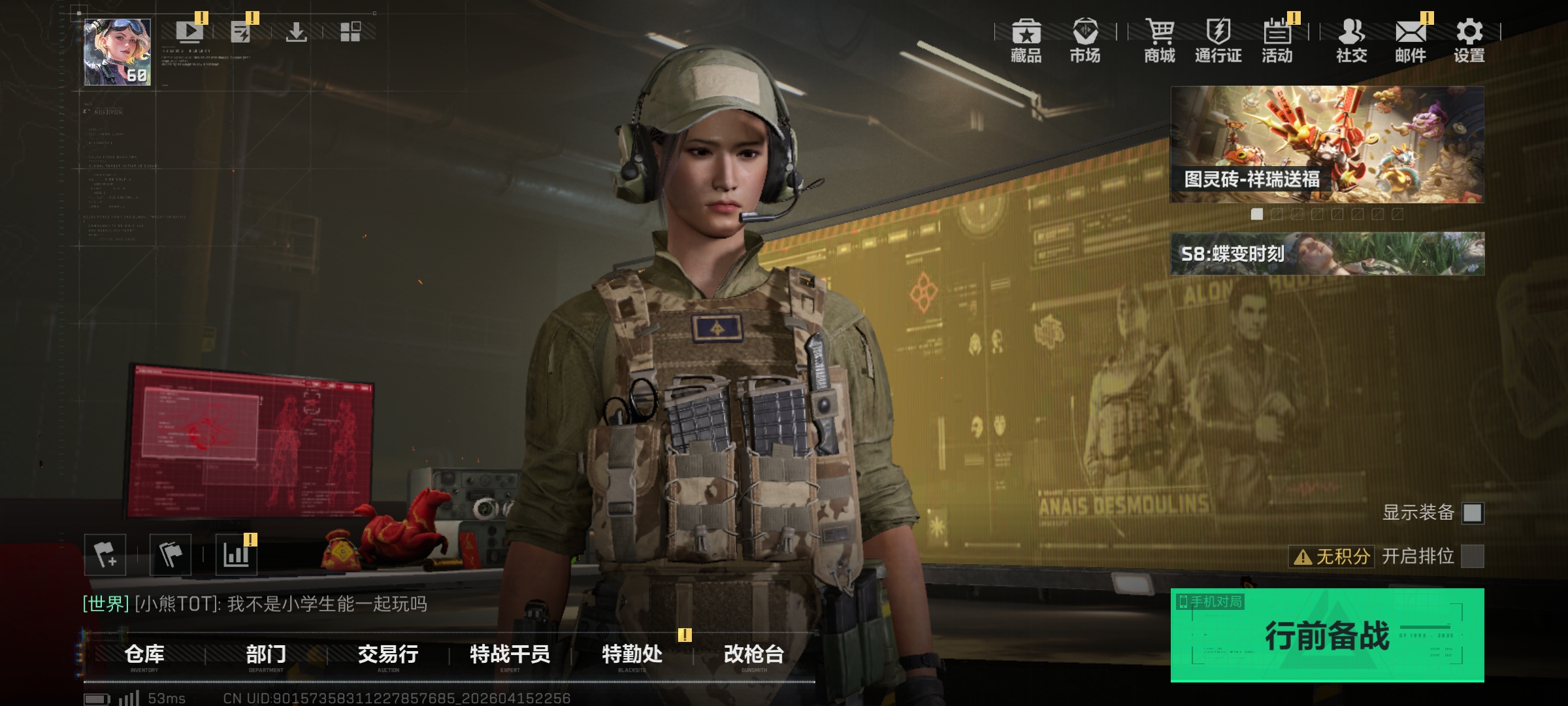This screenshot has width=1568, height=706.
Task: Start 行前备战 pre-match preparation
Action: pyautogui.click(x=1327, y=635)
